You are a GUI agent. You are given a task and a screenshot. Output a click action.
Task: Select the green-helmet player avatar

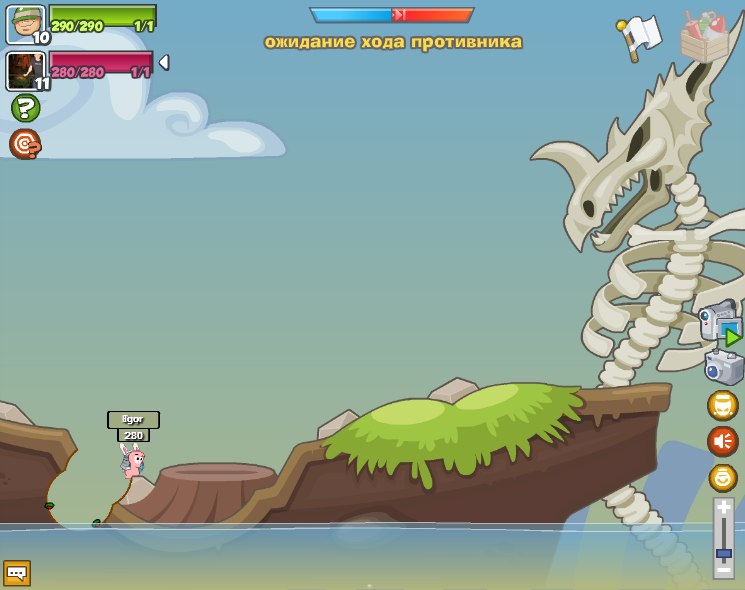pyautogui.click(x=25, y=24)
